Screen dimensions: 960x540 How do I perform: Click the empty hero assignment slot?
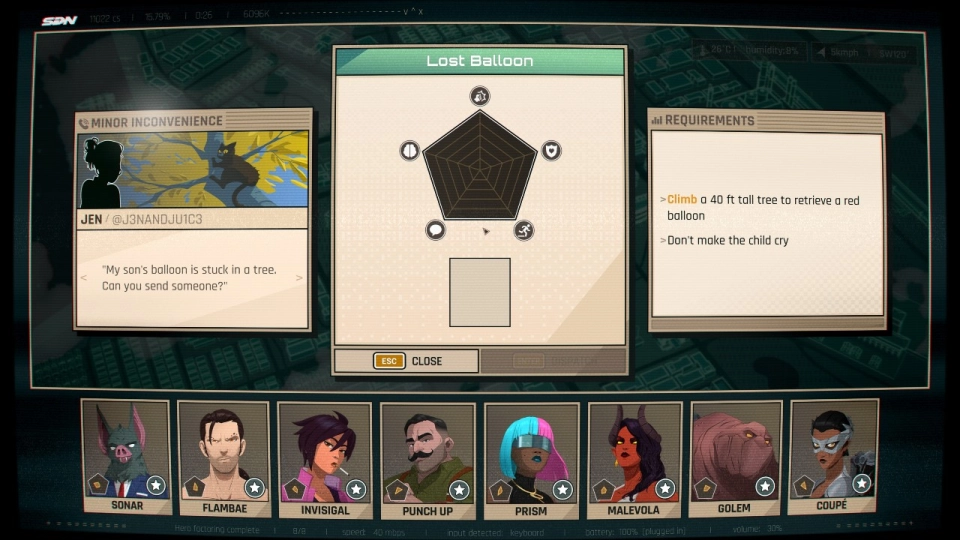(x=480, y=292)
